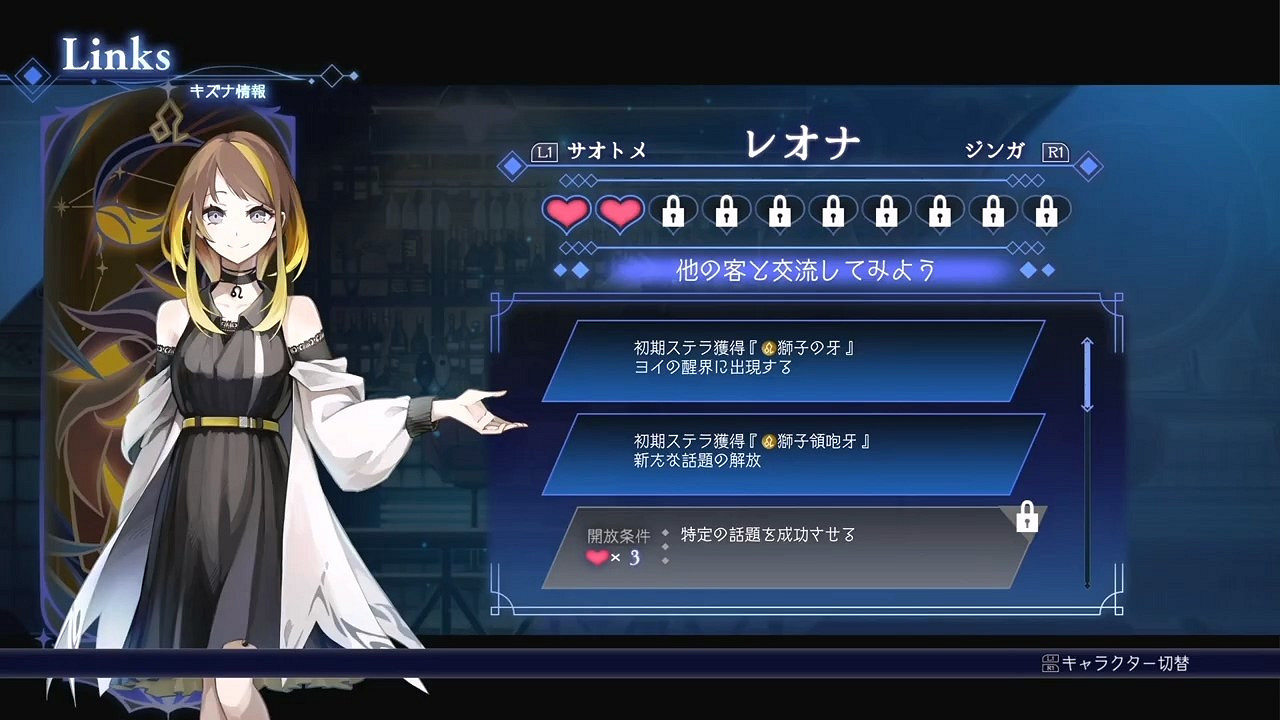Viewport: 1280px width, 720px height.
Task: Select the first filled heart icon
Action: pos(566,211)
